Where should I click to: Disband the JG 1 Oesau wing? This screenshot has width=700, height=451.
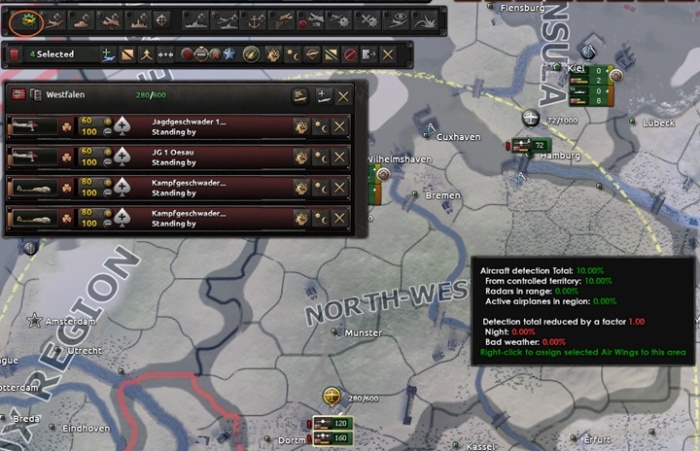pyautogui.click(x=340, y=157)
